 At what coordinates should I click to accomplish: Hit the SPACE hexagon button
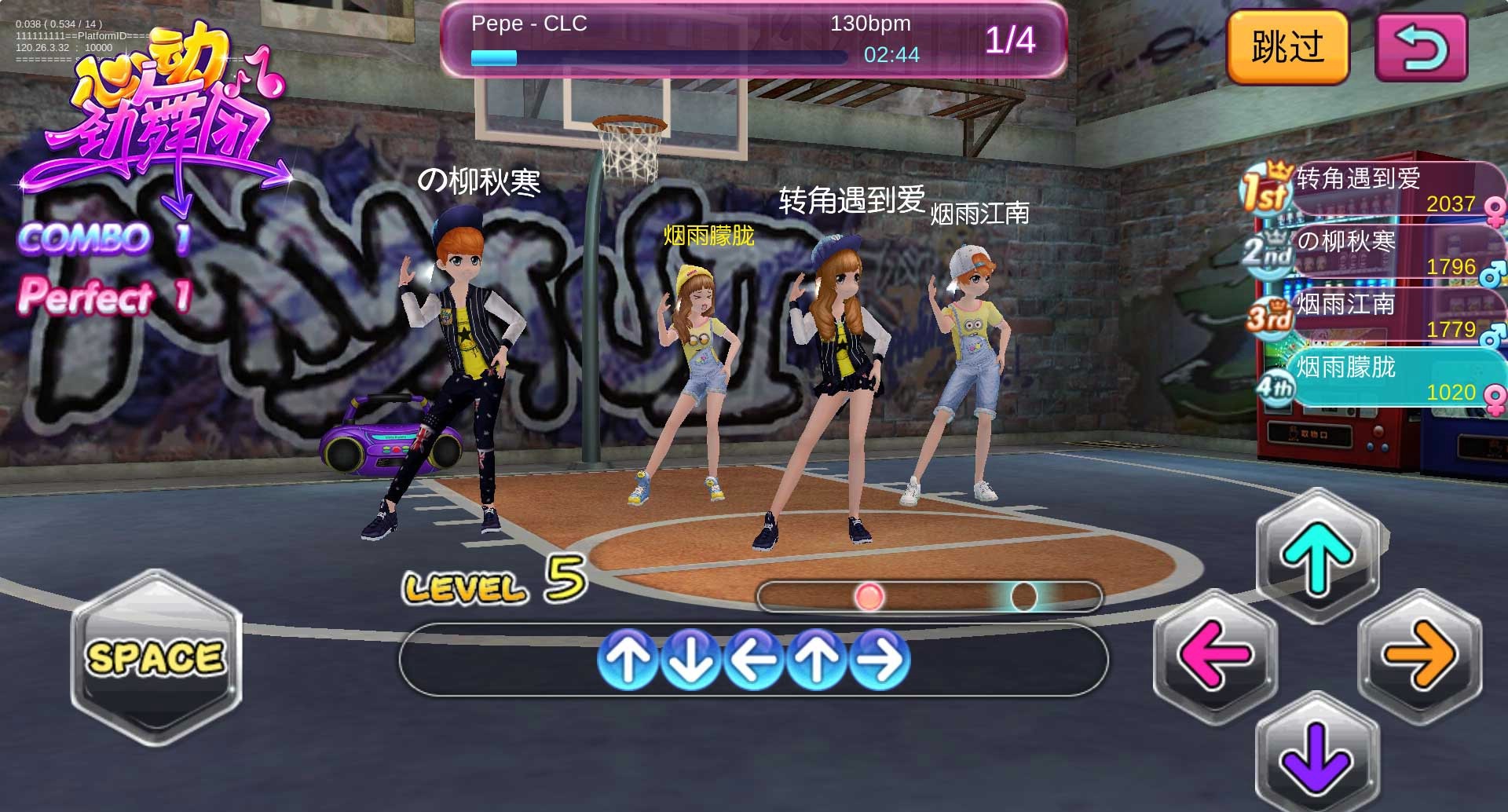[x=156, y=657]
